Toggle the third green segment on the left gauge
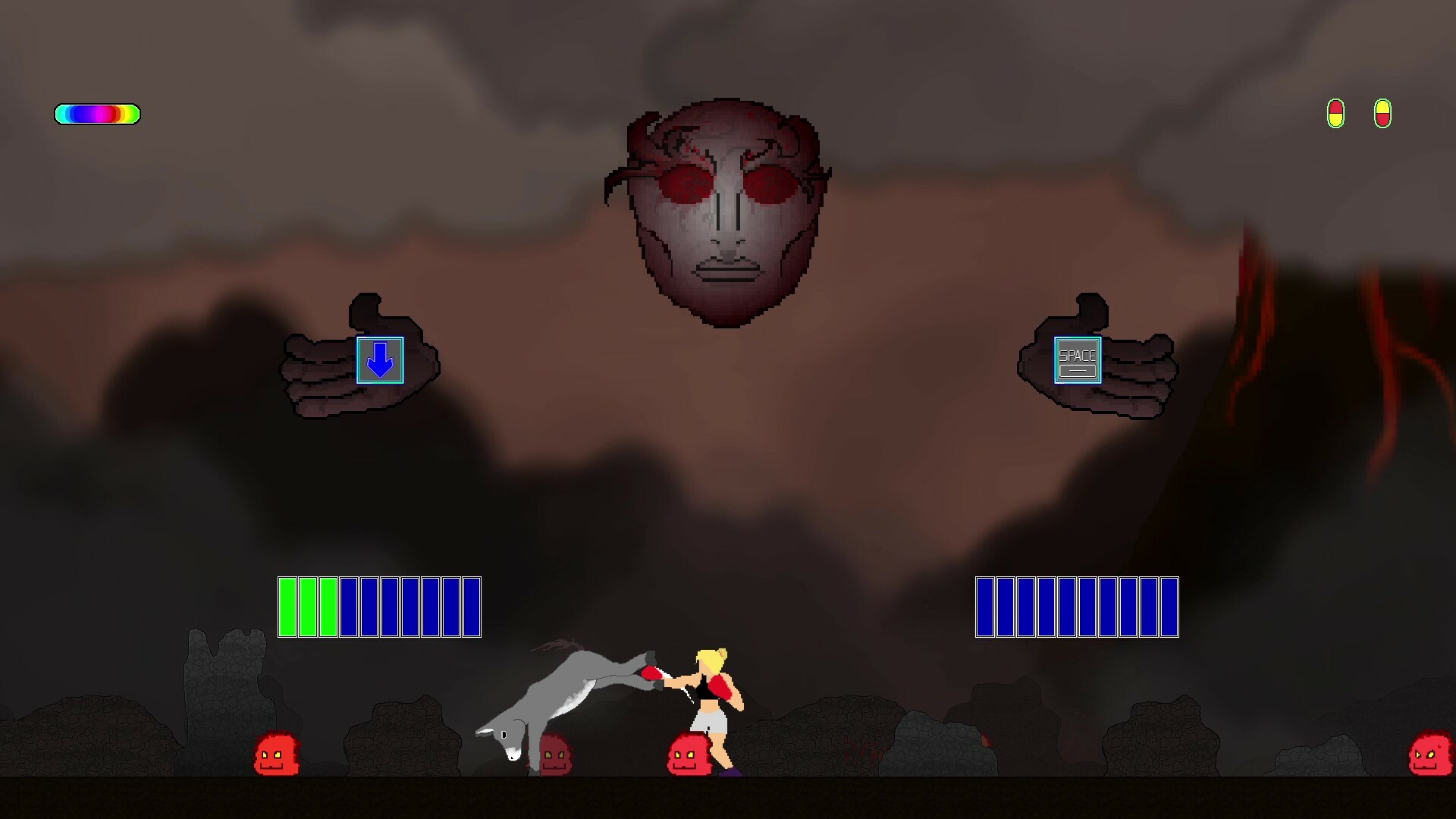1456x819 pixels. (329, 607)
